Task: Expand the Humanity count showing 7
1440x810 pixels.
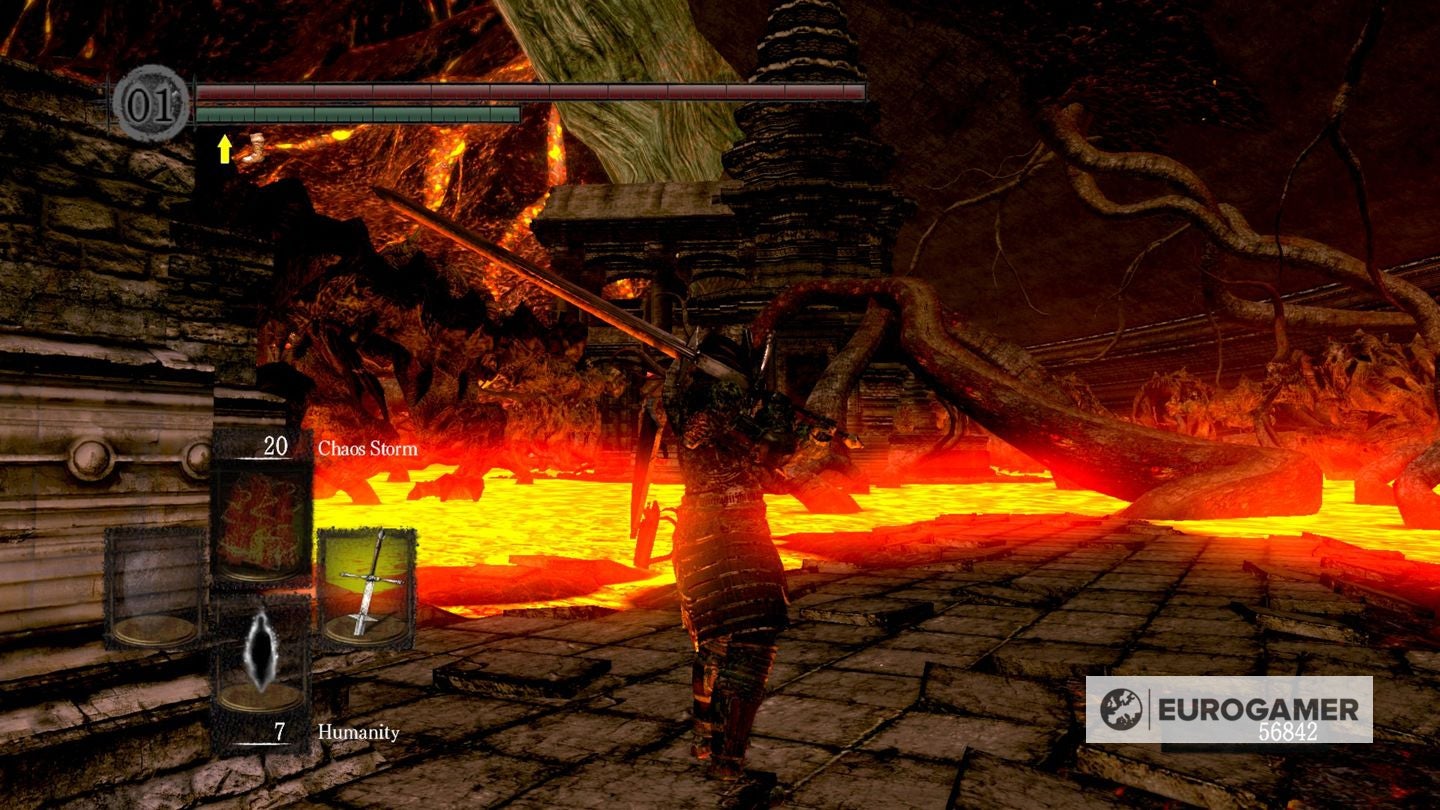Action: click(x=282, y=733)
